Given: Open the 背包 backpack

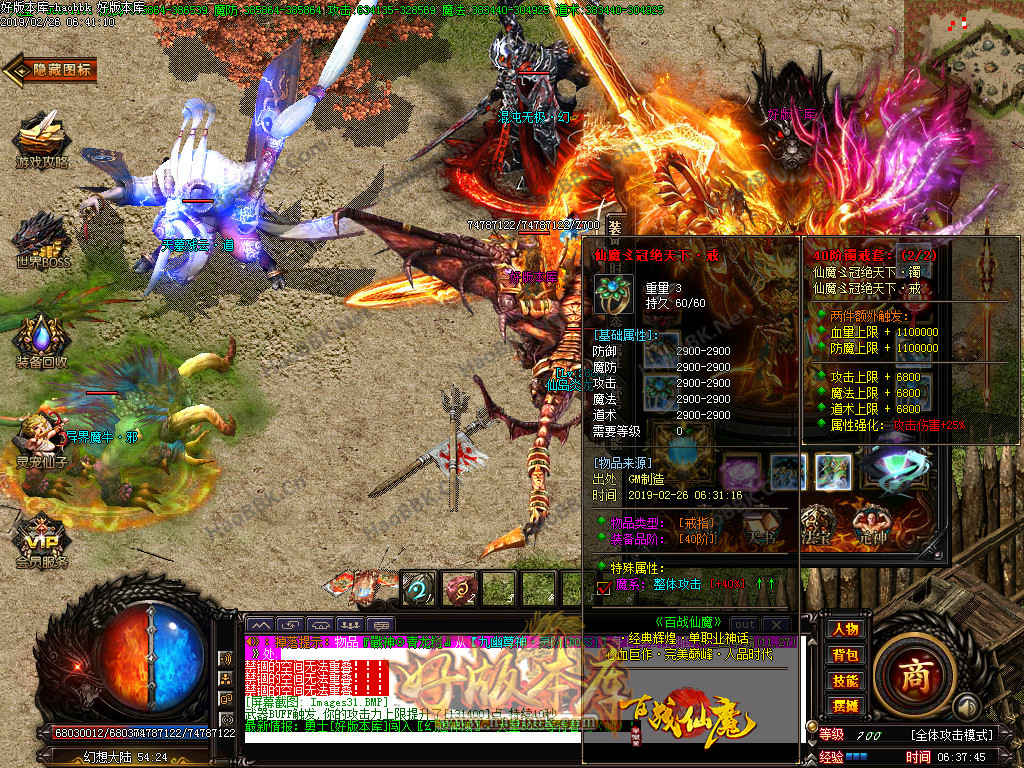Looking at the screenshot, I should [x=845, y=655].
